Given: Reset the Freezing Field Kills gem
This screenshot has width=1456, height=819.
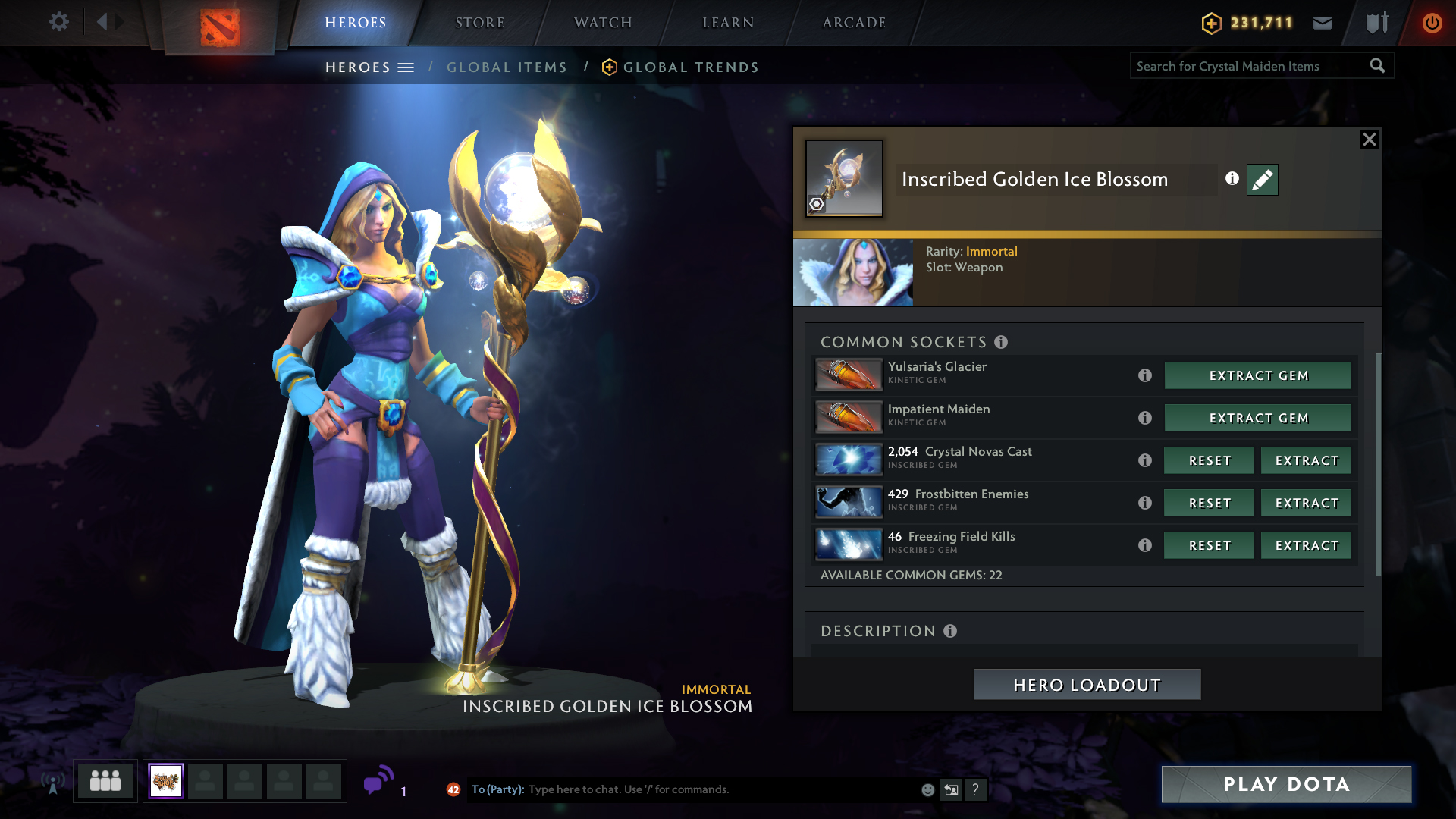Looking at the screenshot, I should [x=1209, y=545].
